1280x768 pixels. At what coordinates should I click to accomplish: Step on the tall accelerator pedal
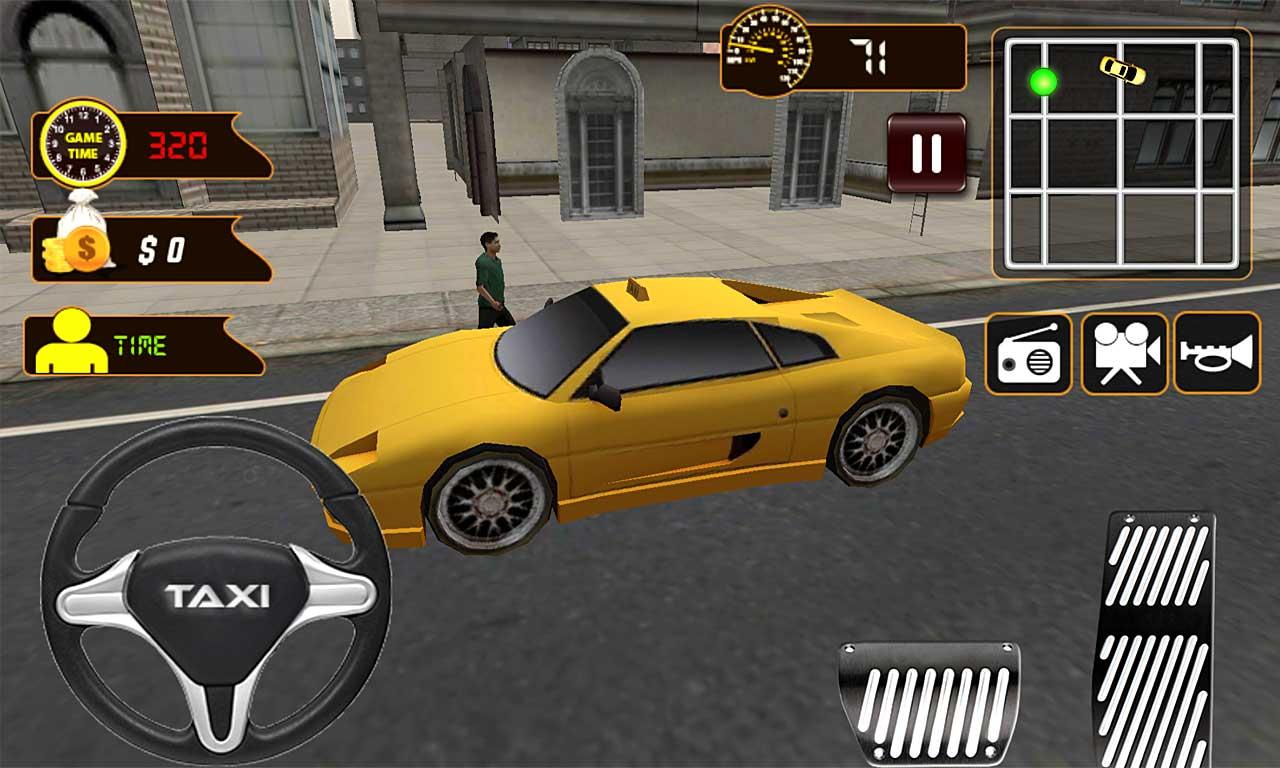pos(1155,640)
